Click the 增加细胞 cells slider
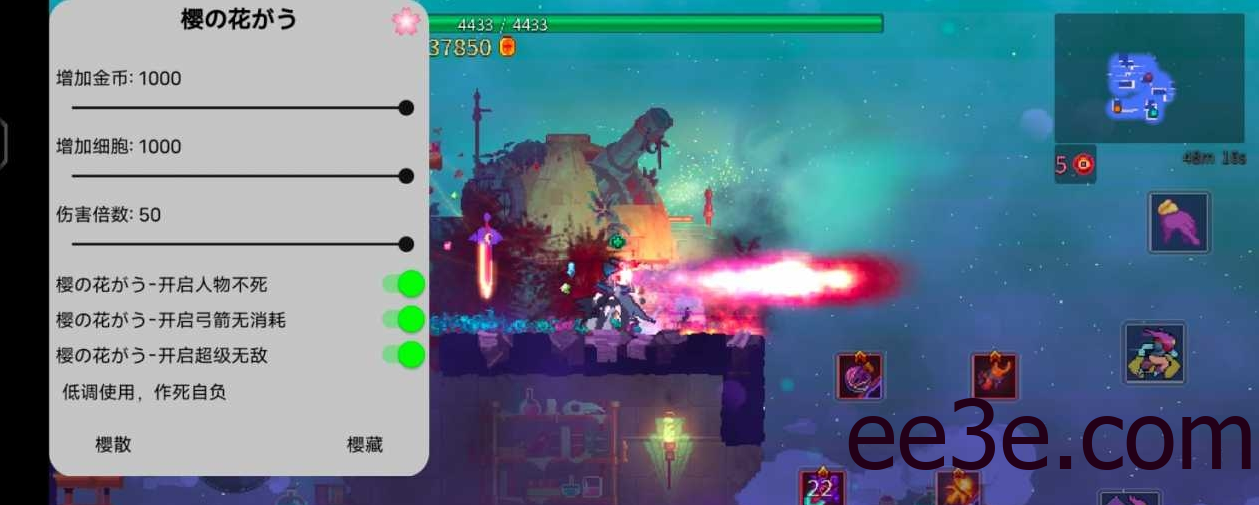 click(x=405, y=176)
